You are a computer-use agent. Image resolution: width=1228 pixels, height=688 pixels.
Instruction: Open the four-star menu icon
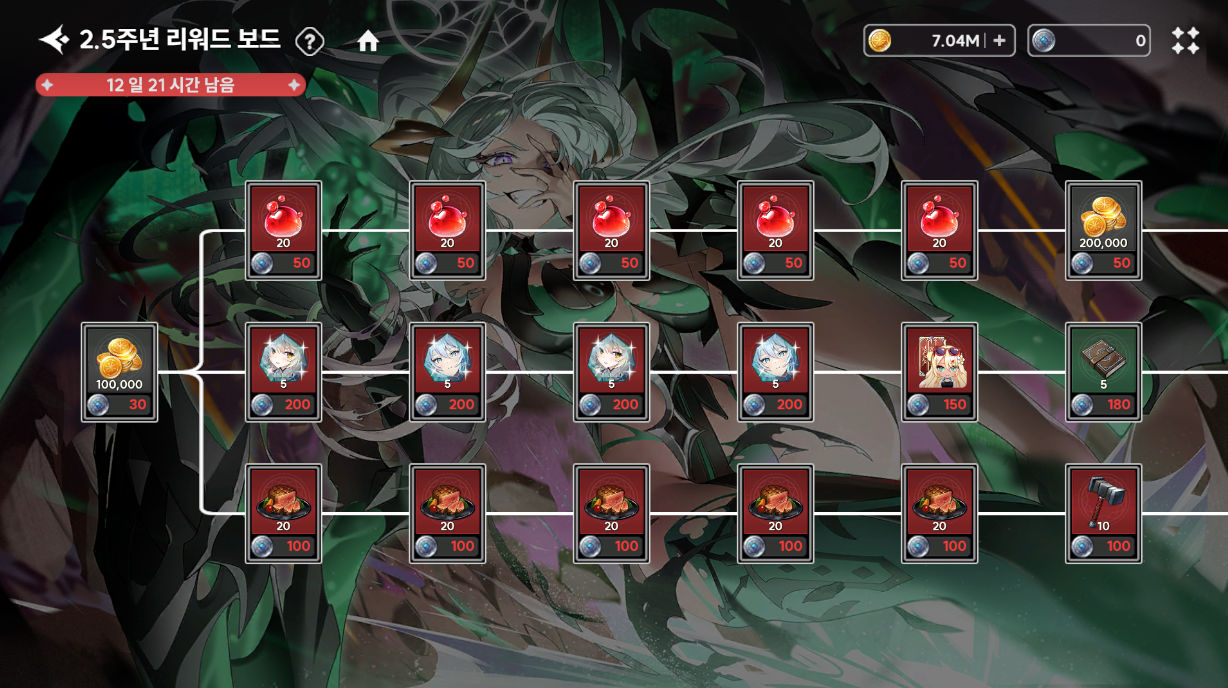(x=1185, y=41)
